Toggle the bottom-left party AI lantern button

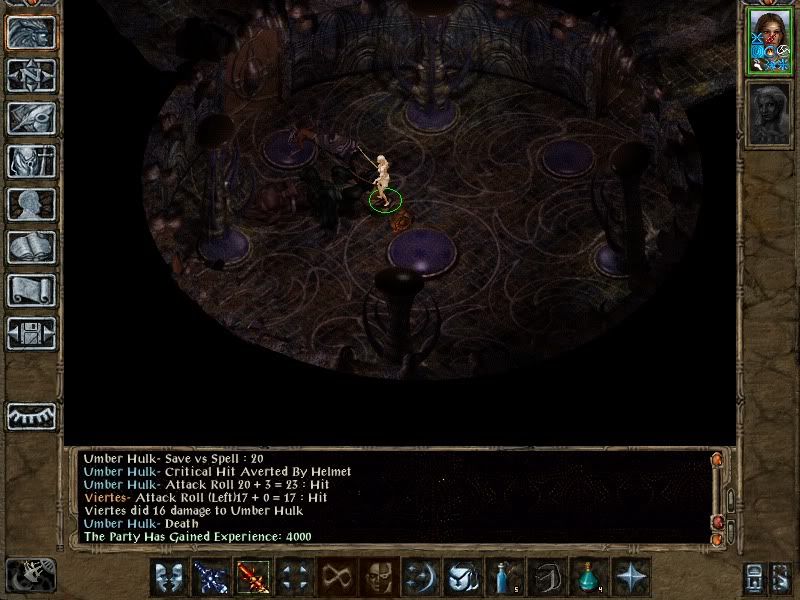(30, 575)
